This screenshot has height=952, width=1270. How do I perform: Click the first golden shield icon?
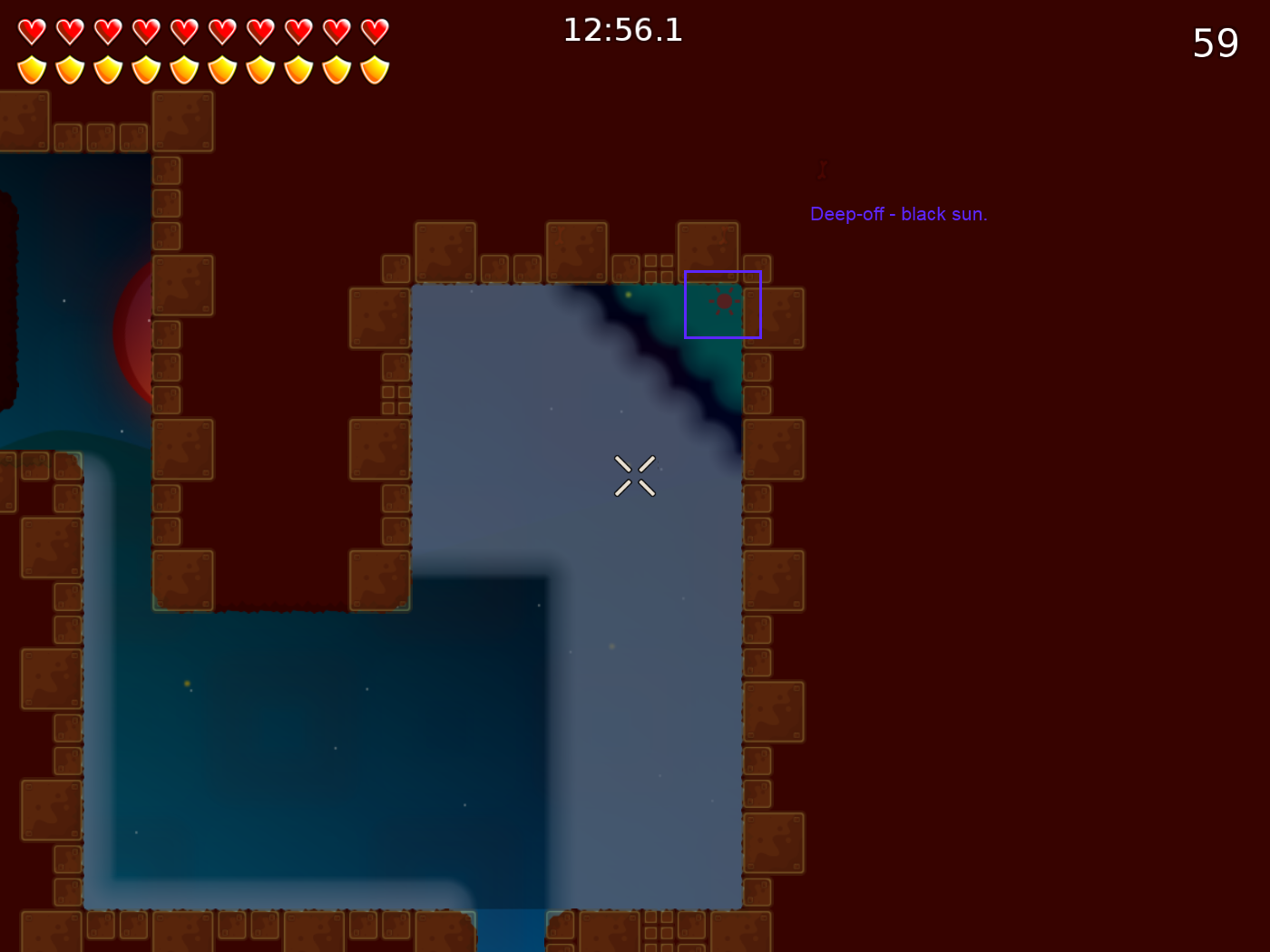click(31, 69)
